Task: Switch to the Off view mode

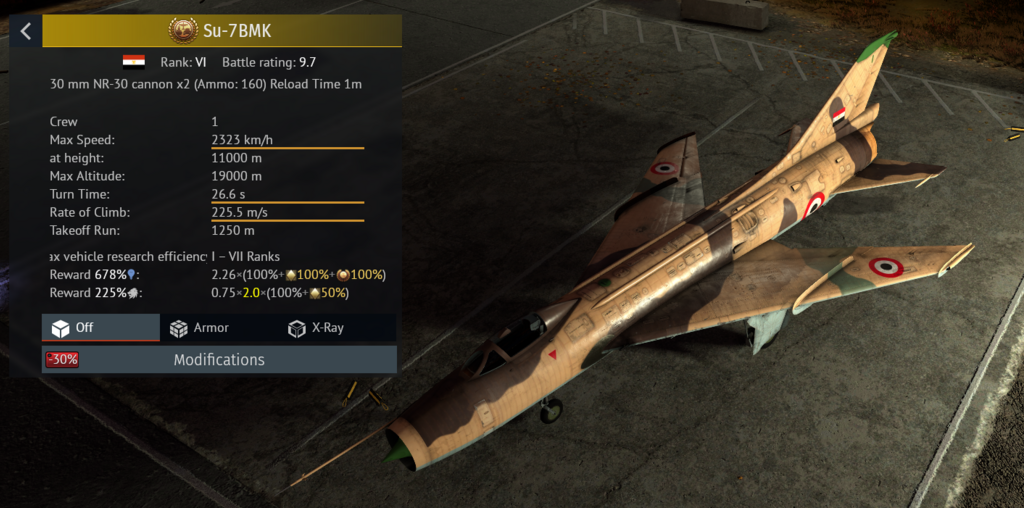Action: [x=100, y=328]
